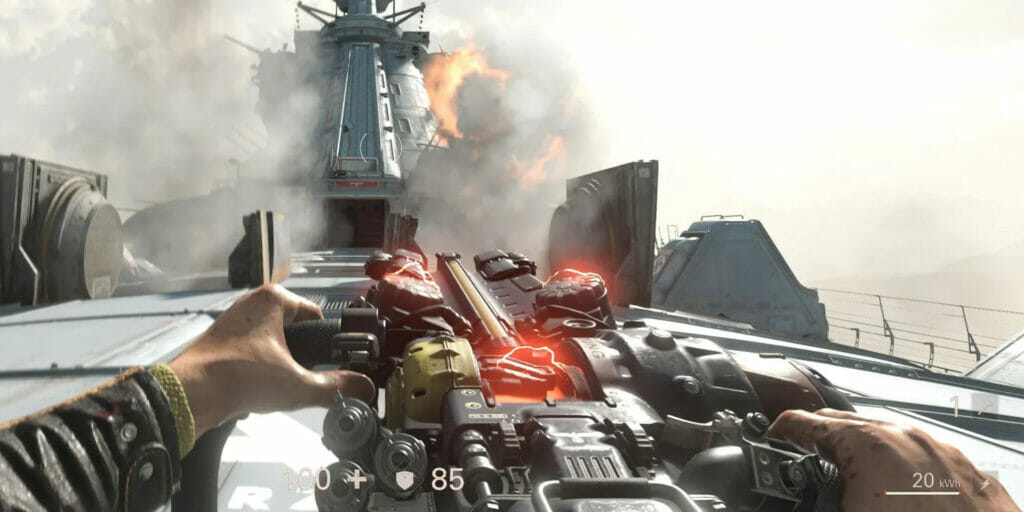
Task: Select the lightning bolt energy weapon icon
Action: pyautogui.click(x=984, y=483)
